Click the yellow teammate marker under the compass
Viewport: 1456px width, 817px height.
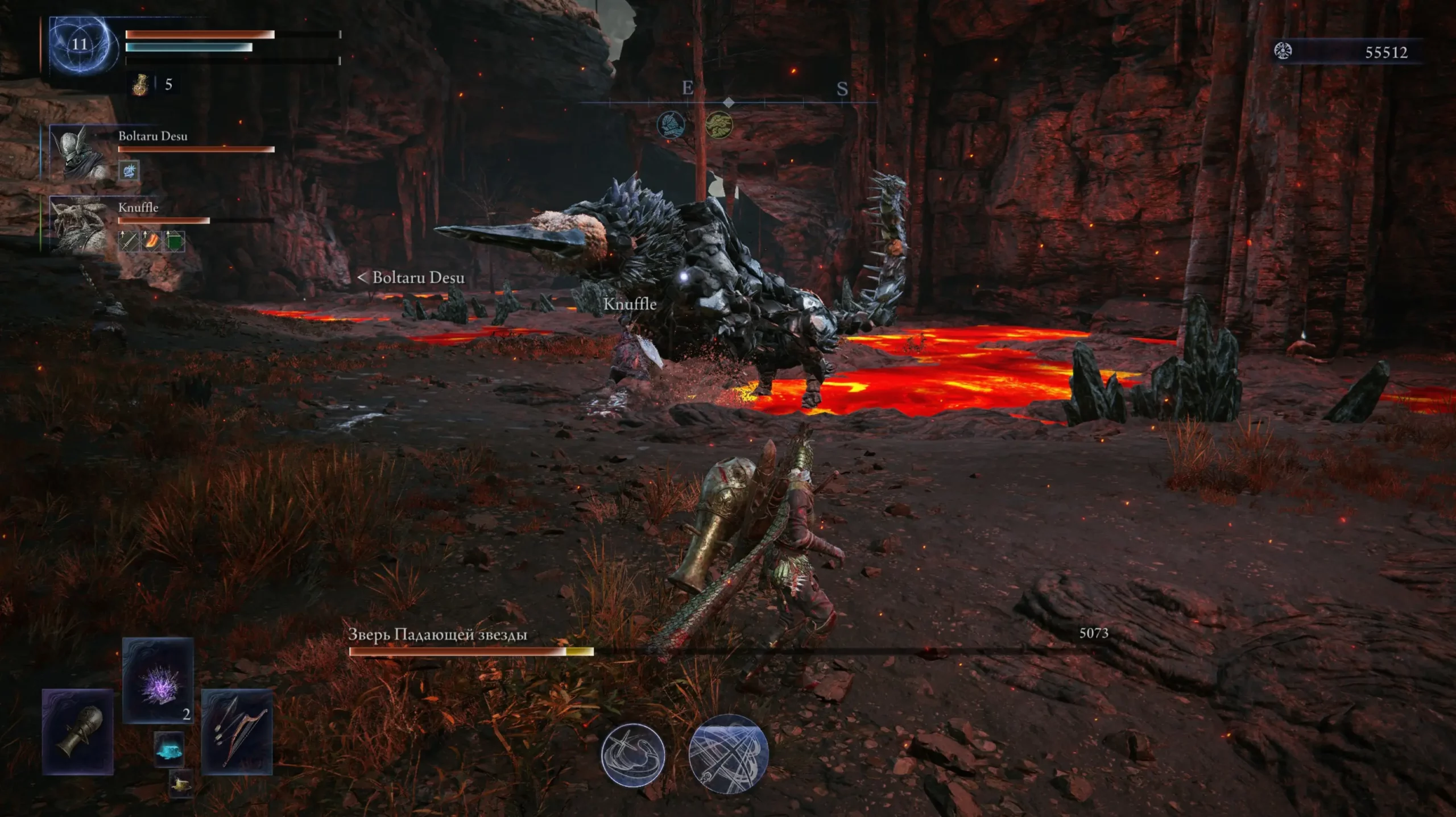click(x=719, y=125)
